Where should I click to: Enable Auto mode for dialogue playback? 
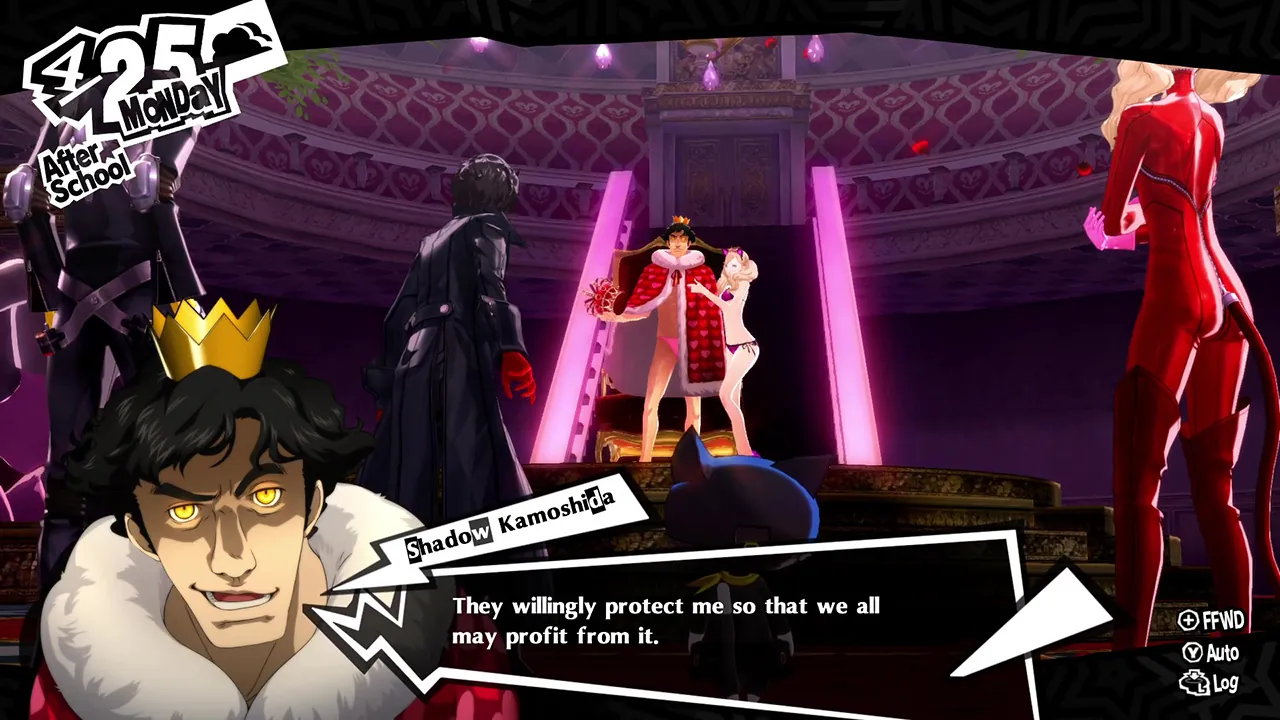coord(1215,650)
